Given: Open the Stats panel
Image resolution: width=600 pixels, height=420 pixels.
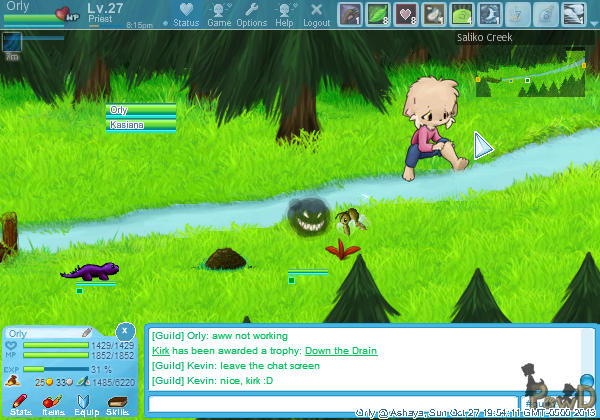Looking at the screenshot, I should (x=19, y=403).
